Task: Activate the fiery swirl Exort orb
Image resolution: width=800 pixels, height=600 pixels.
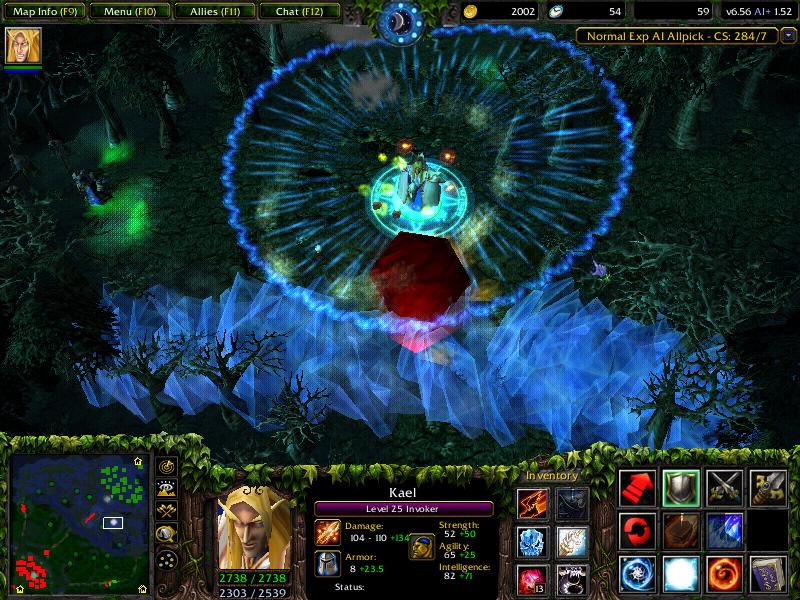Action: click(x=725, y=574)
